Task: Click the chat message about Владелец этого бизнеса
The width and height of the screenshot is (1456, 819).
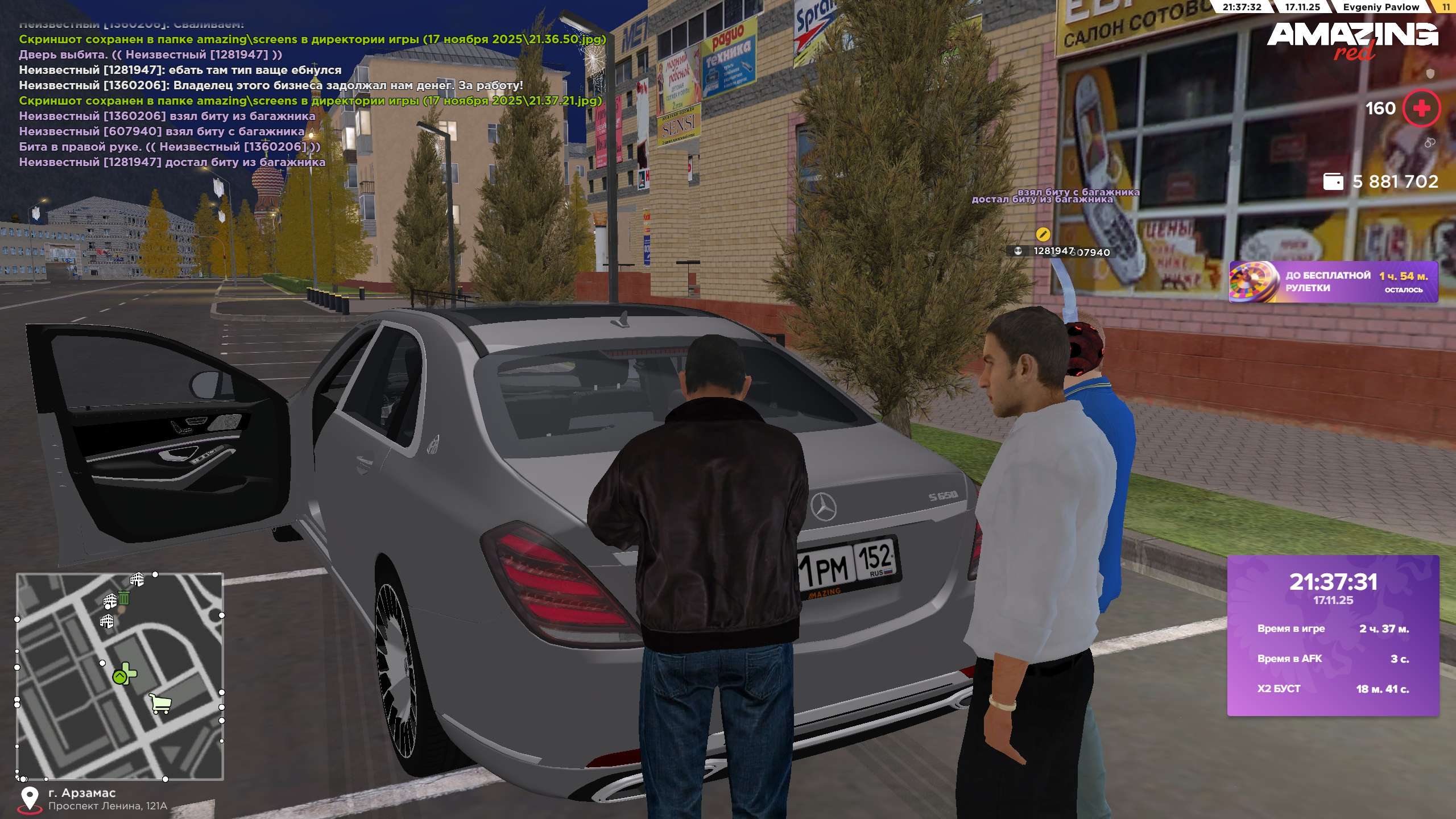Action: click(x=271, y=85)
